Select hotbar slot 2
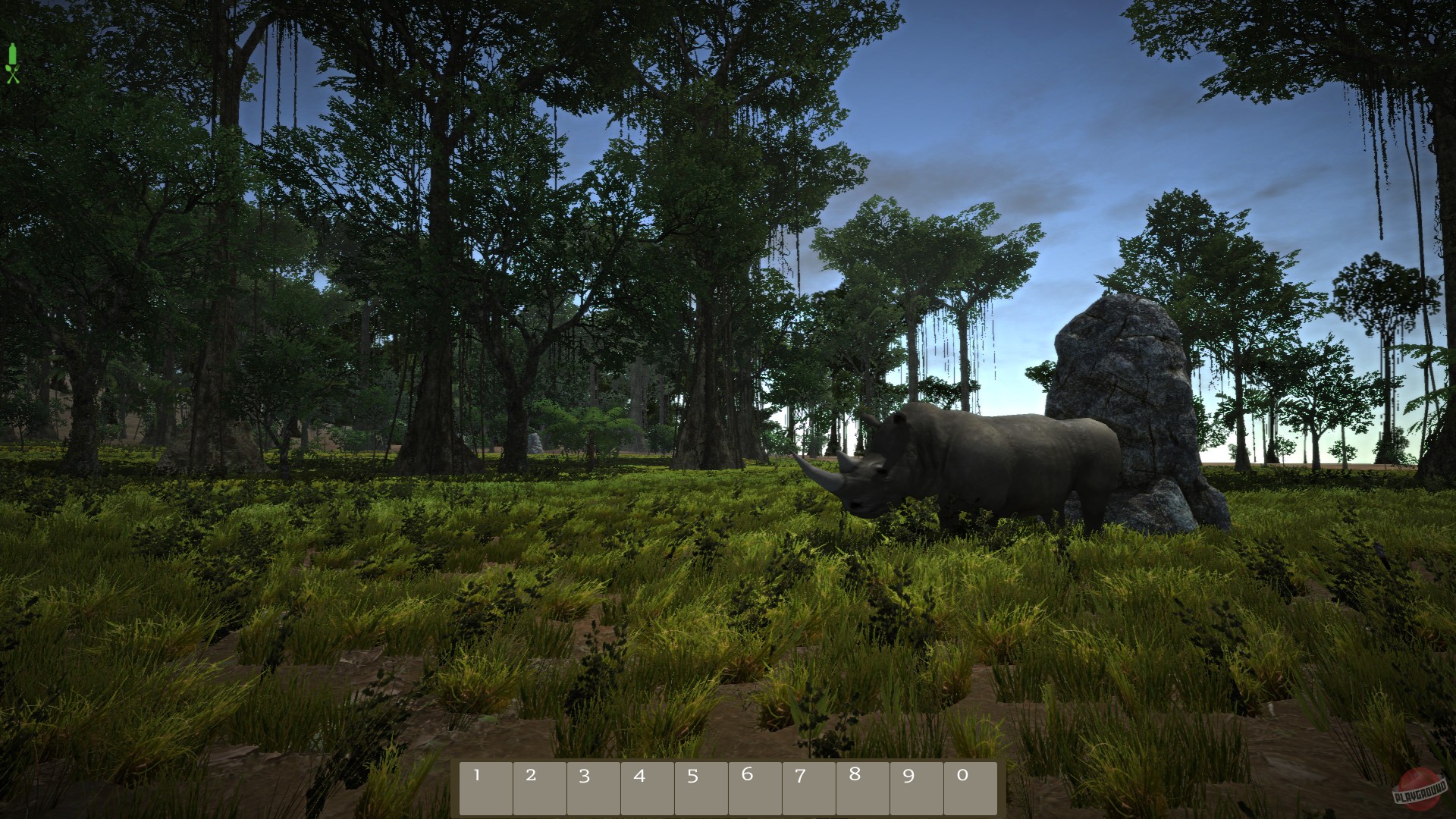Image resolution: width=1456 pixels, height=819 pixels. click(x=540, y=787)
